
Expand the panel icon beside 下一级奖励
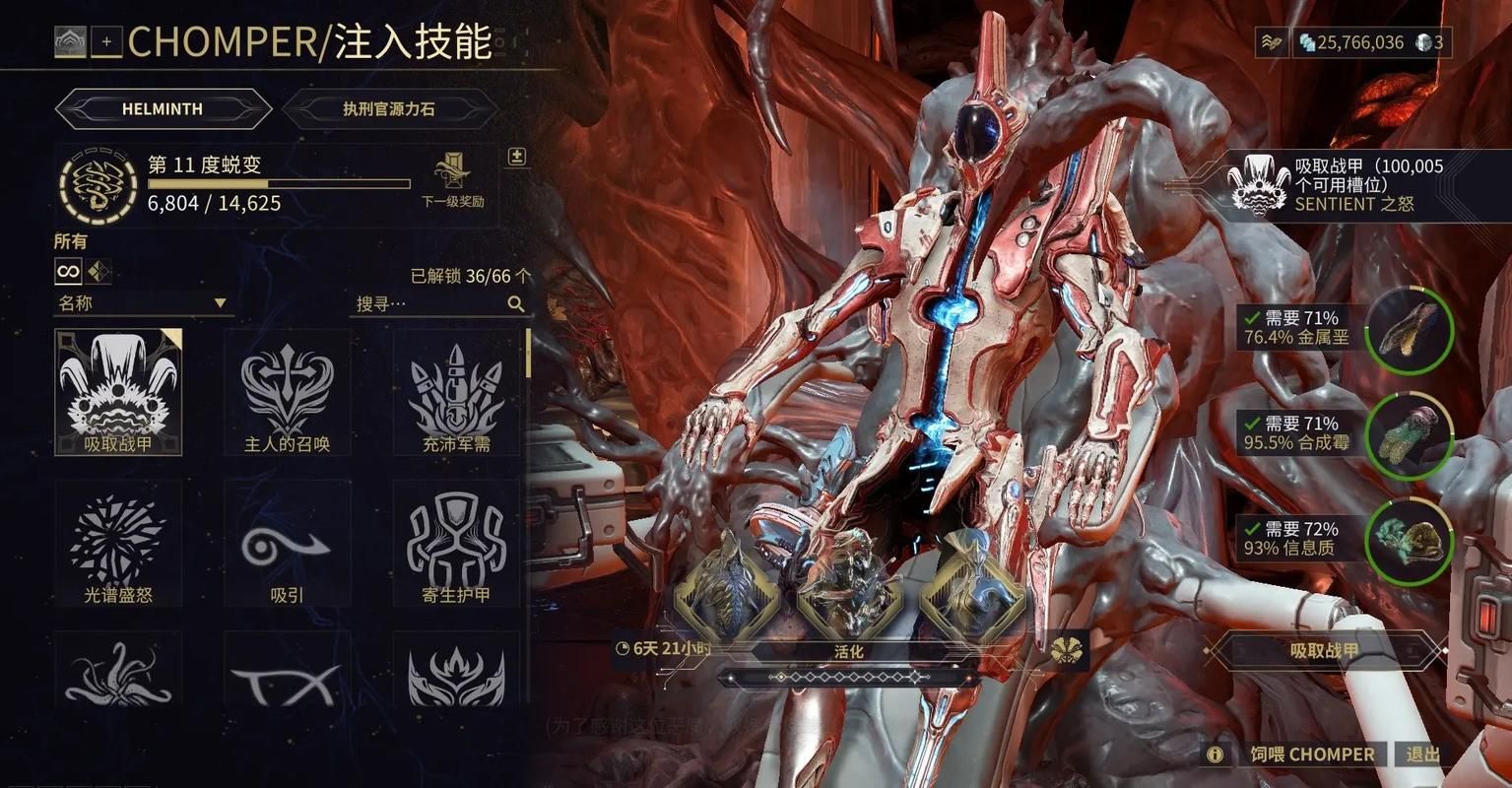516,157
